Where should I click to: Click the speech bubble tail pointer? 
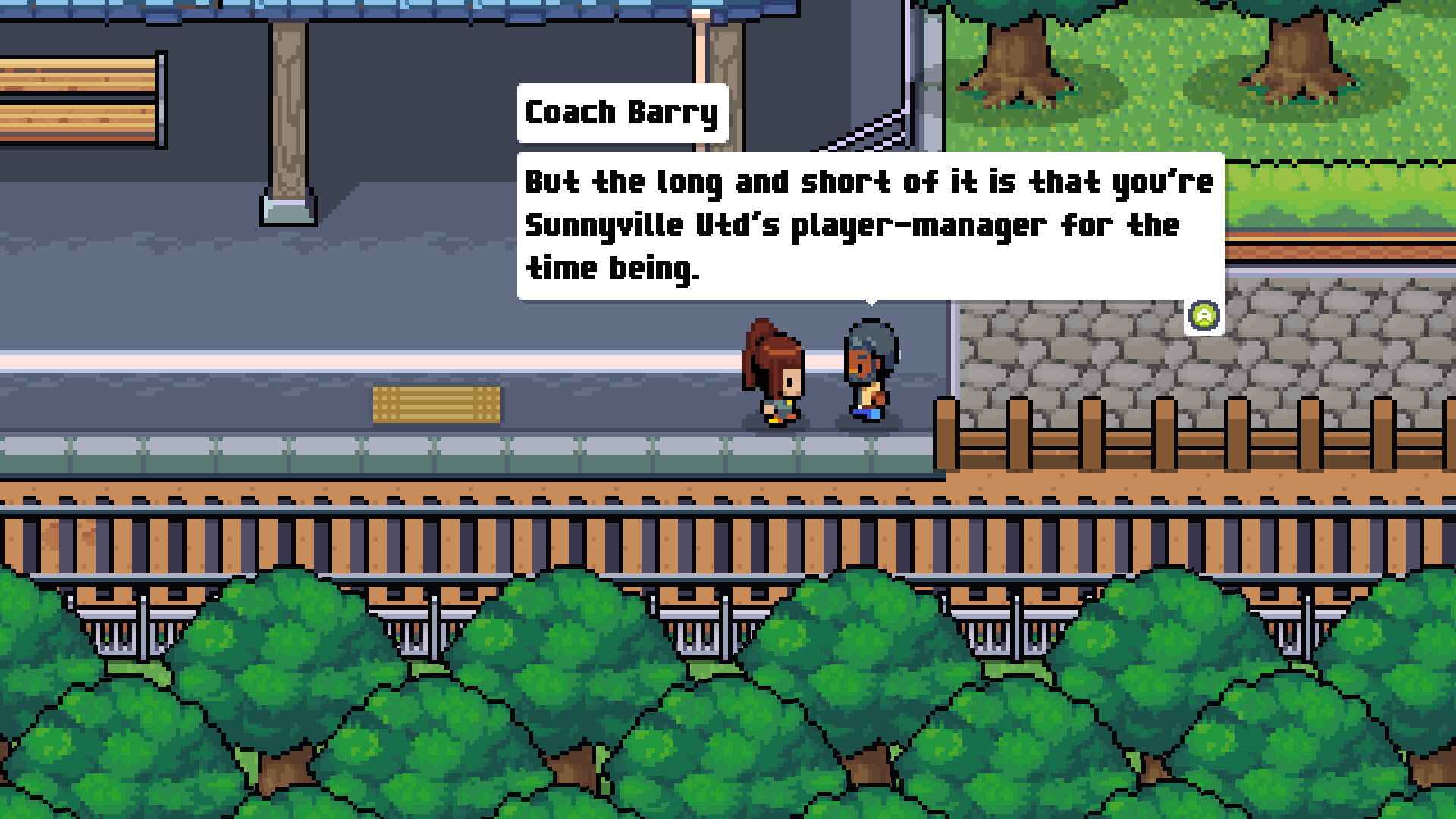pos(874,303)
